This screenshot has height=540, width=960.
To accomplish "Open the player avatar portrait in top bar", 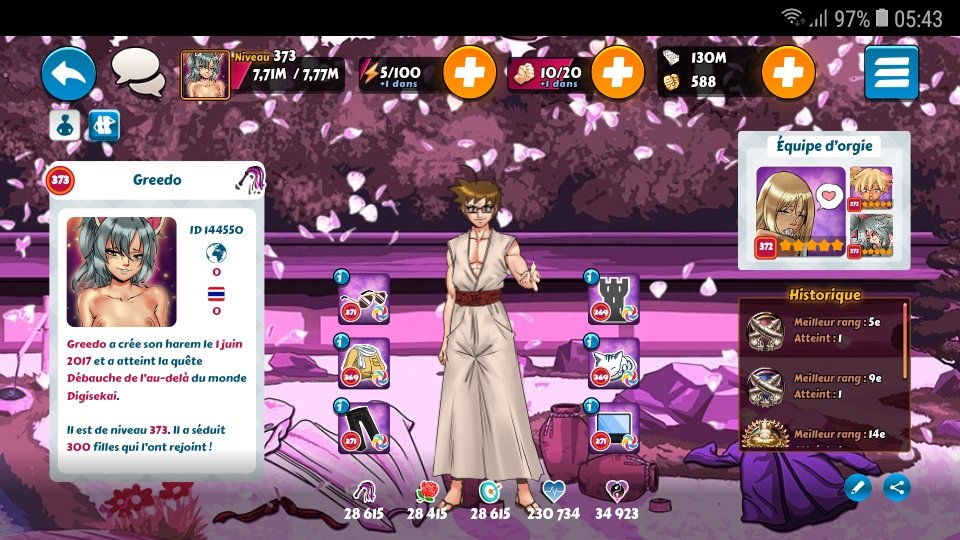I will (x=205, y=75).
